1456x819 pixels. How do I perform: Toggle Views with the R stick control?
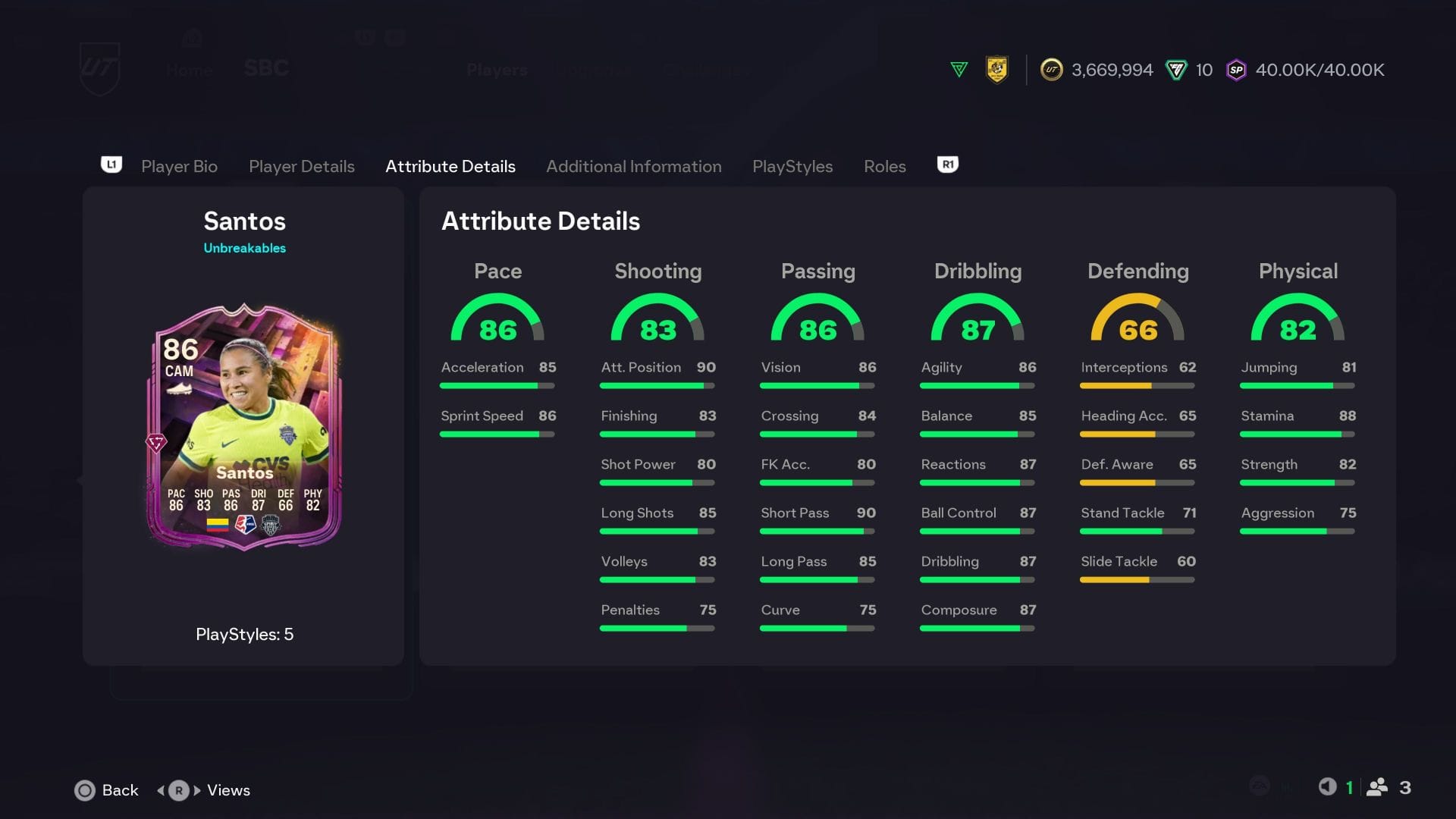177,790
